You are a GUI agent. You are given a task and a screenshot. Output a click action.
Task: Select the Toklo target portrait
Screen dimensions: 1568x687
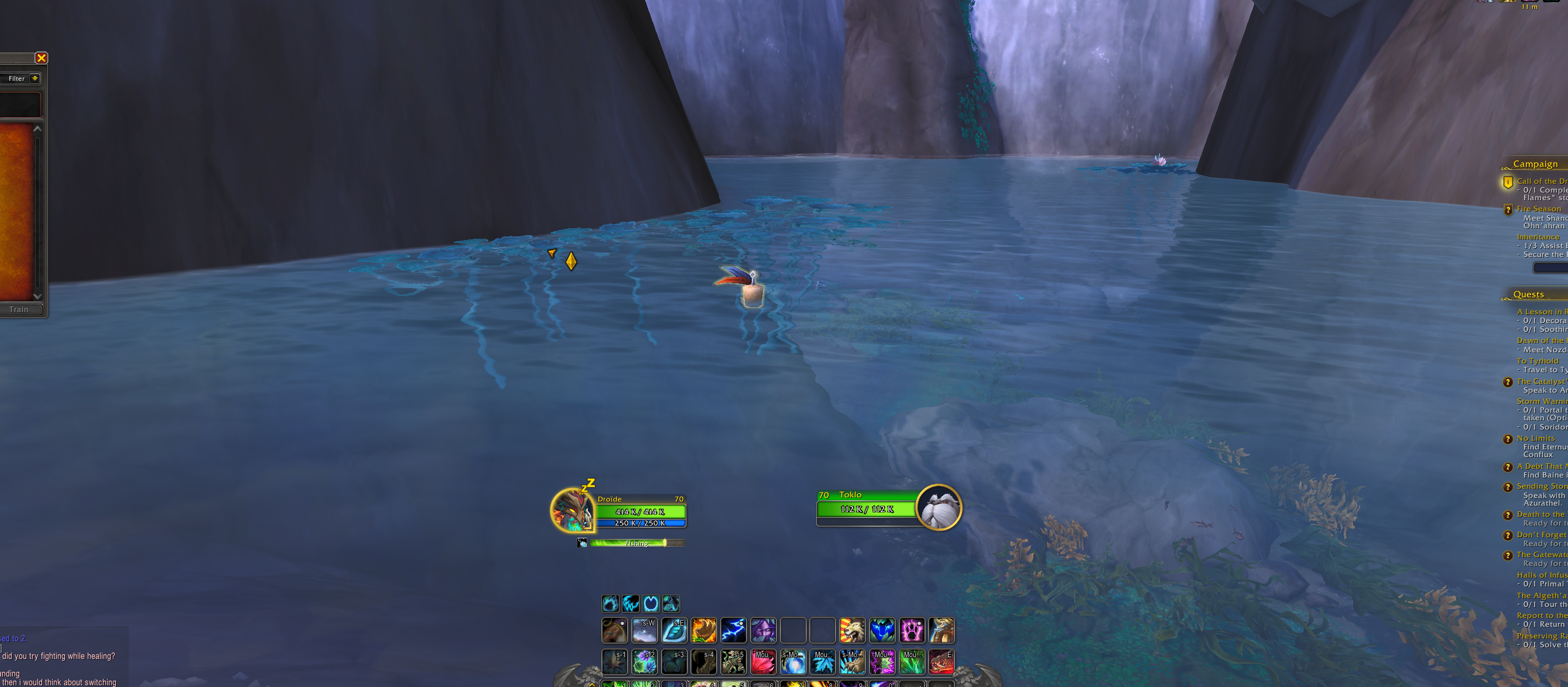(x=938, y=507)
